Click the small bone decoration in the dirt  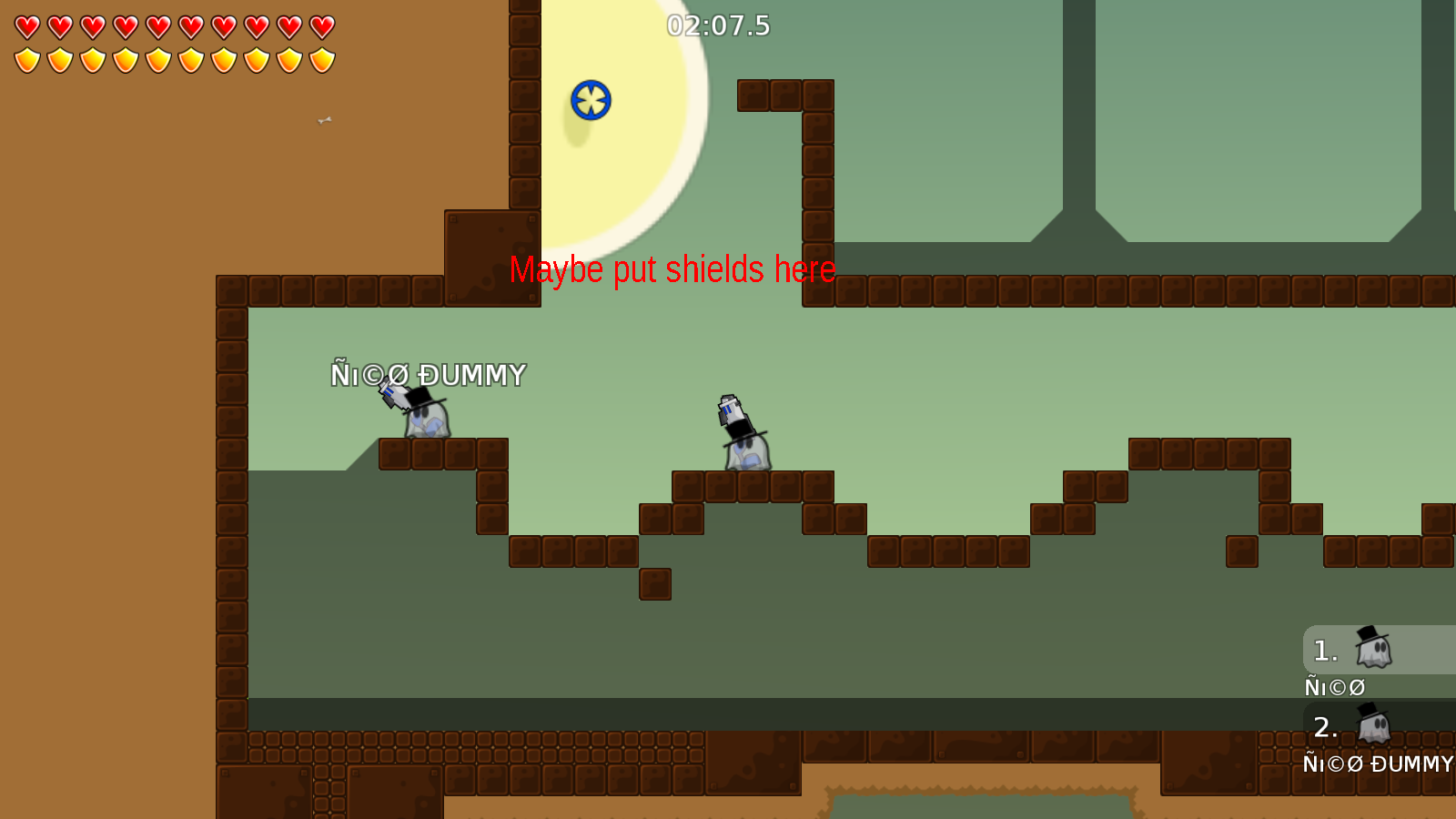point(325,118)
